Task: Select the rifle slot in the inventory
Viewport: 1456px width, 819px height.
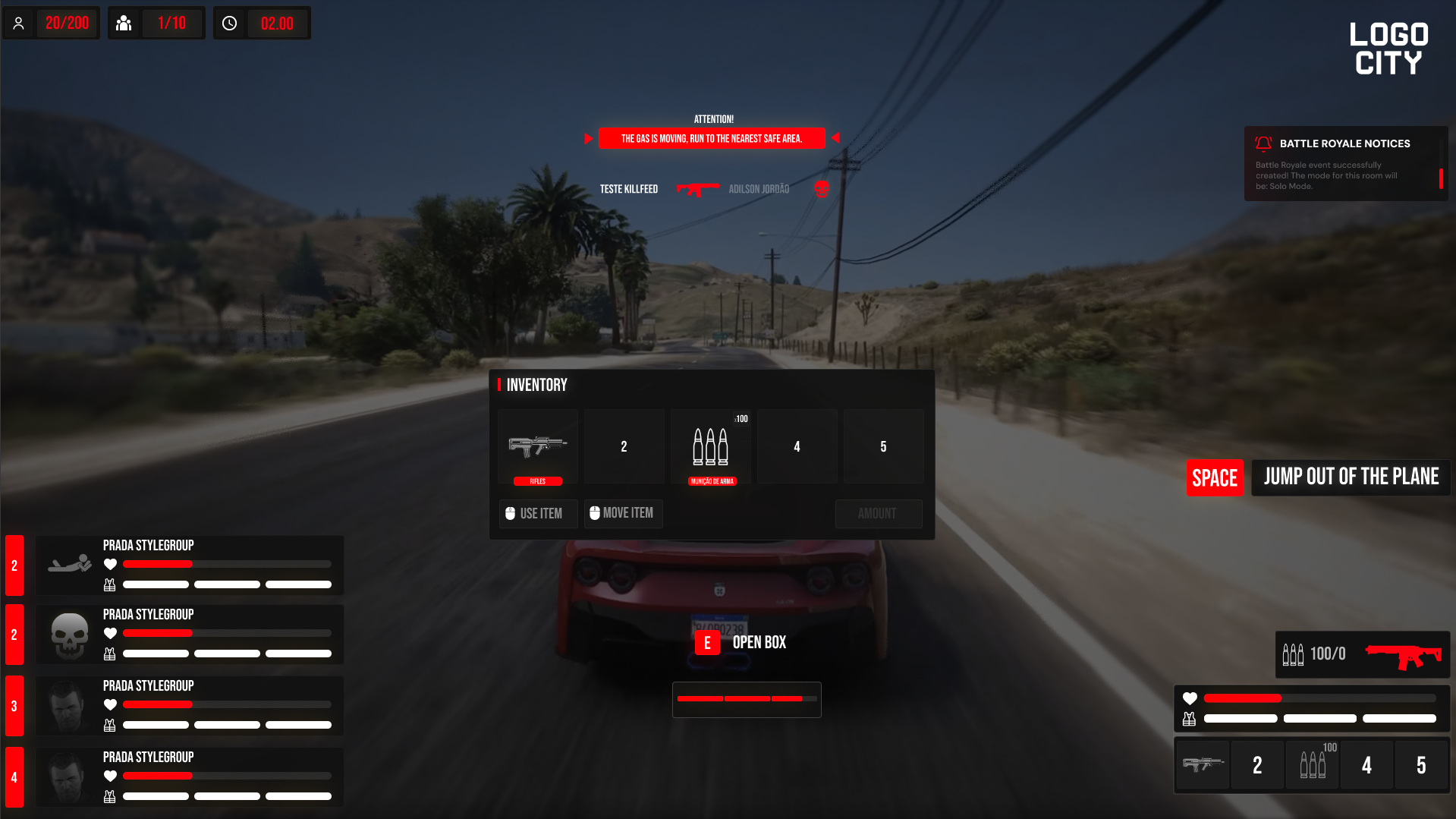Action: coord(538,446)
